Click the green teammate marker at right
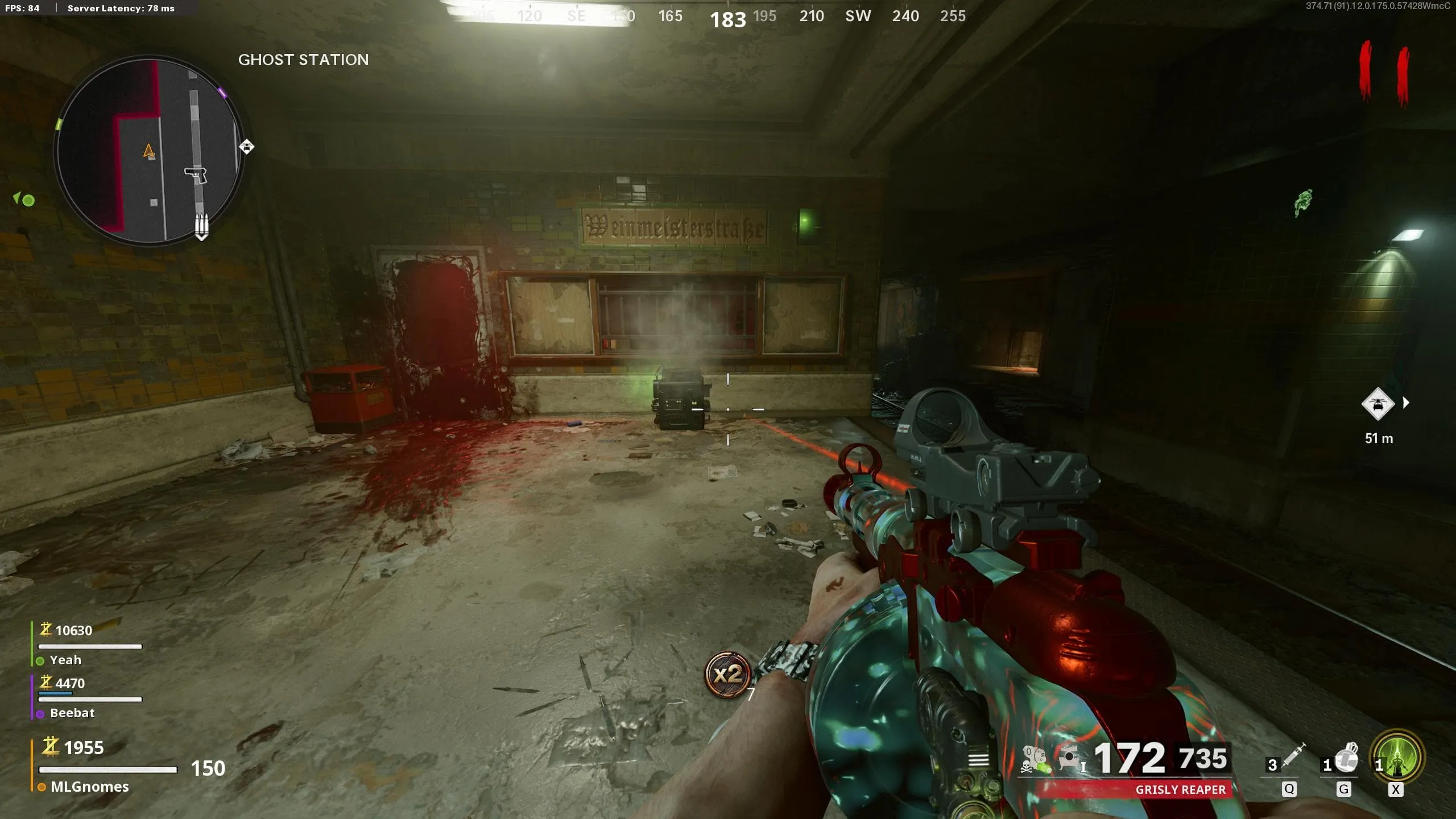 click(1302, 202)
